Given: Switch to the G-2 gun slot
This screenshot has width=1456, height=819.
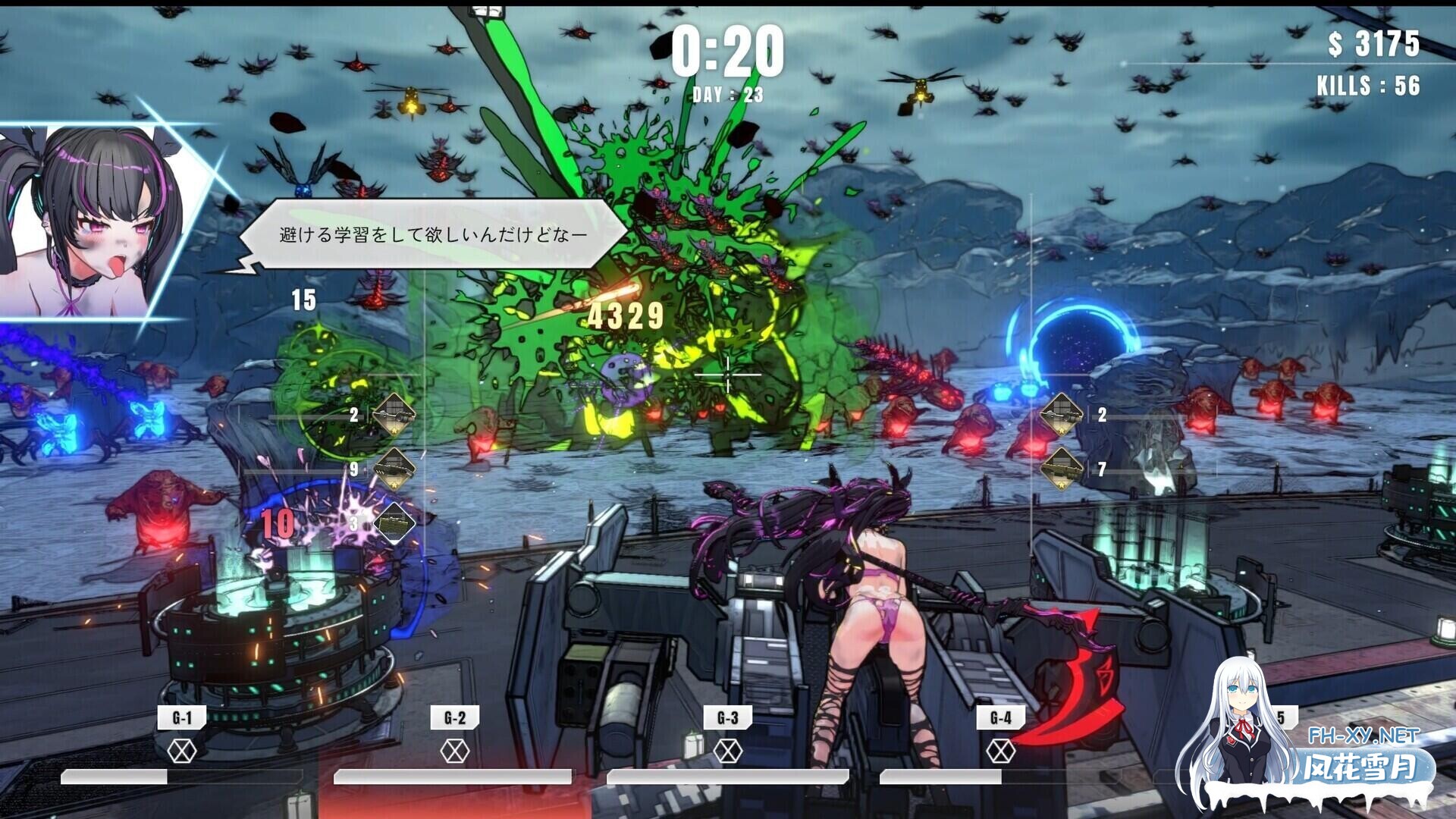Looking at the screenshot, I should click(x=454, y=717).
